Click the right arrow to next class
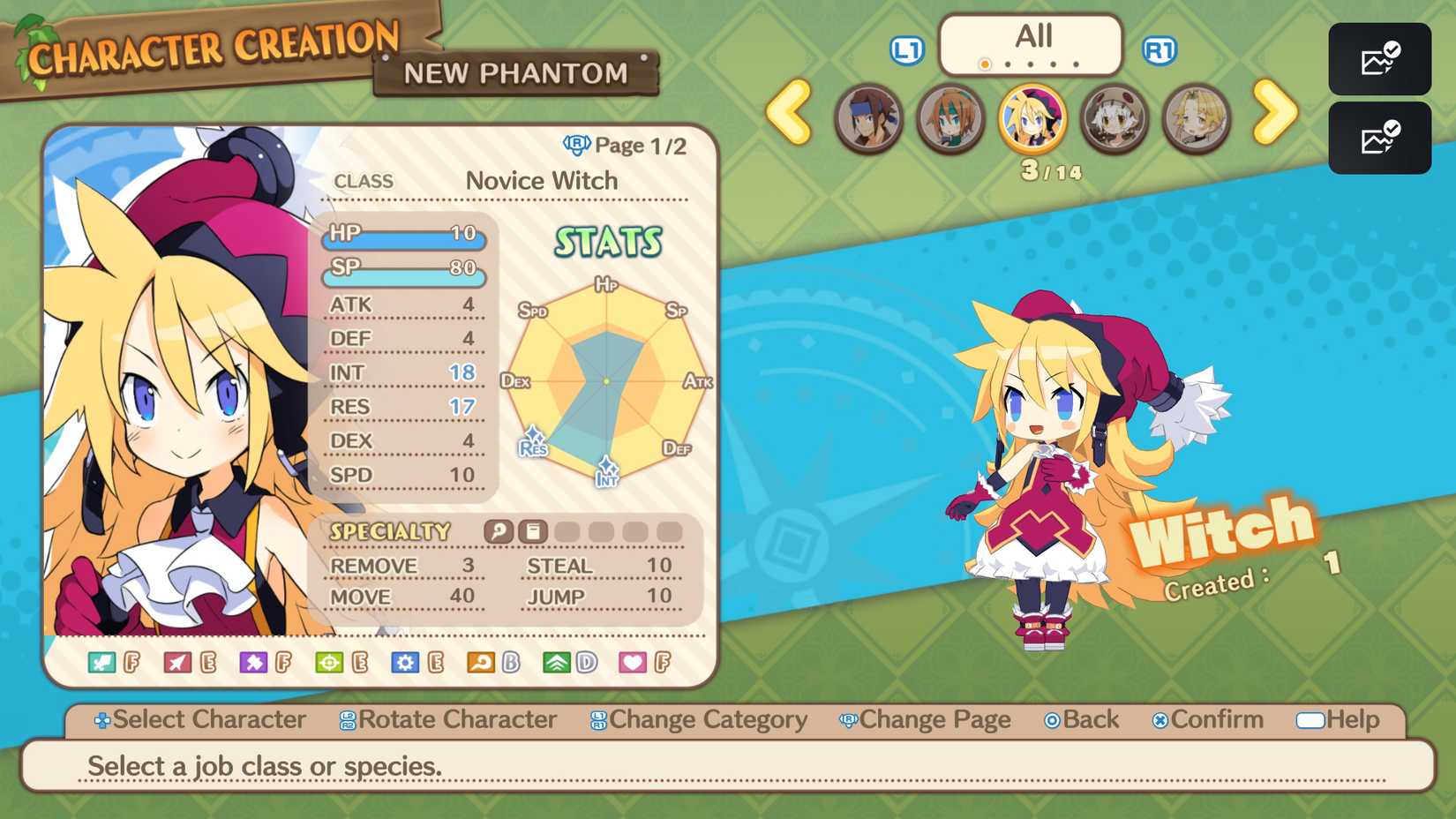Image resolution: width=1456 pixels, height=819 pixels. click(x=1273, y=116)
